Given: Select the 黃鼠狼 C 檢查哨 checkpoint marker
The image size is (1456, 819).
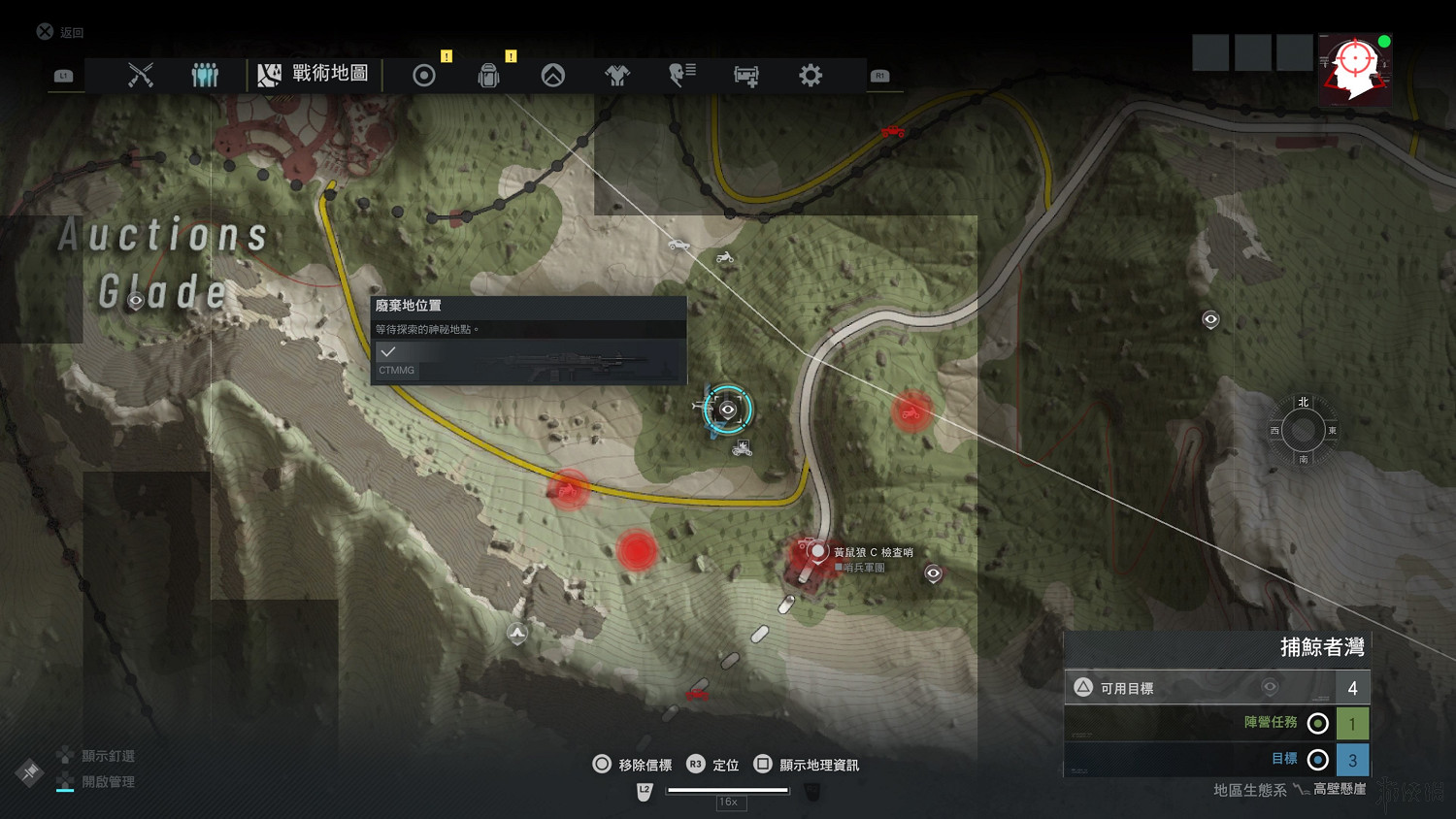Looking at the screenshot, I should pyautogui.click(x=818, y=552).
